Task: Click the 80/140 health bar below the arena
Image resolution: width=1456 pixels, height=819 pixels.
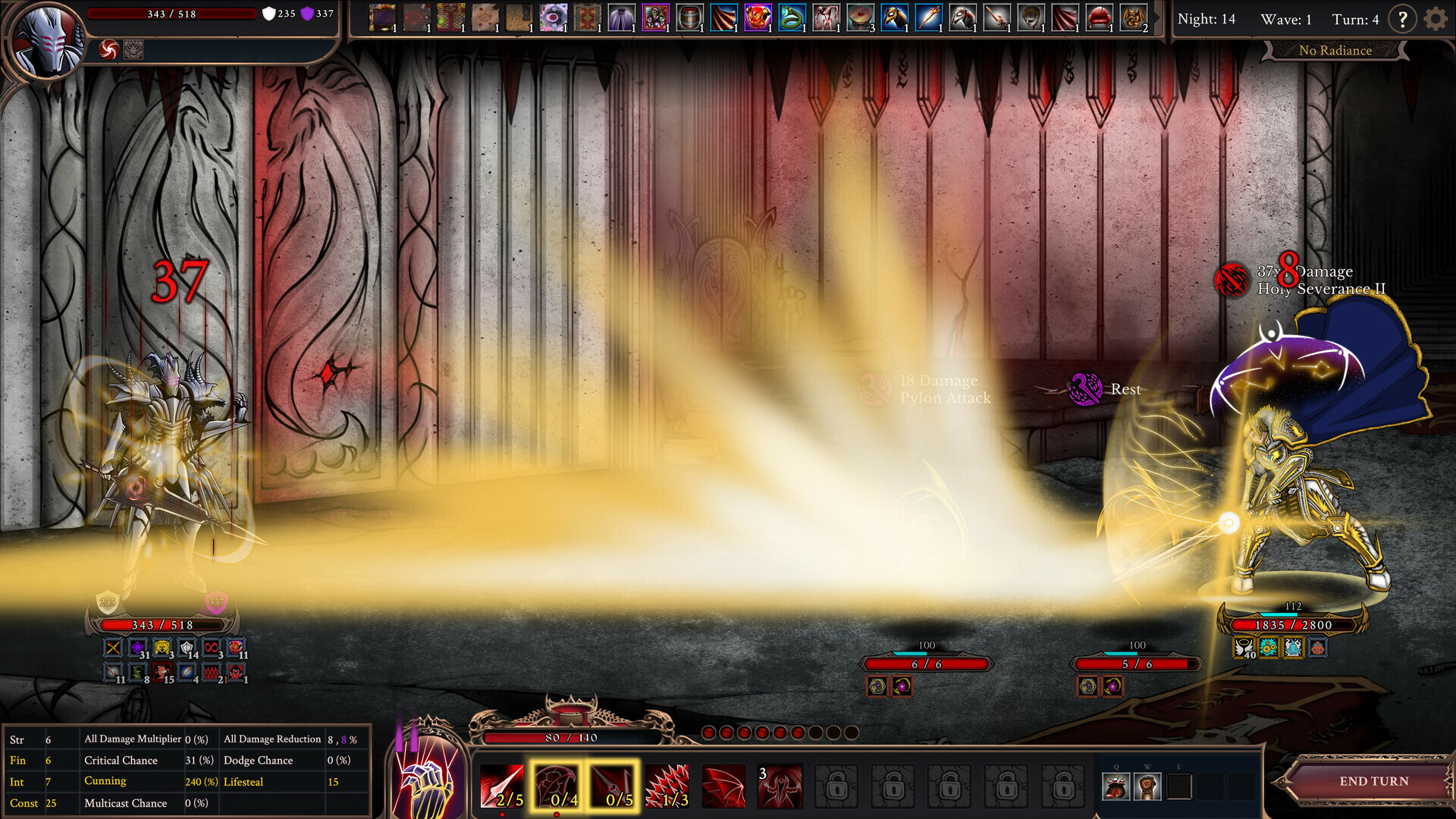Action: click(574, 736)
